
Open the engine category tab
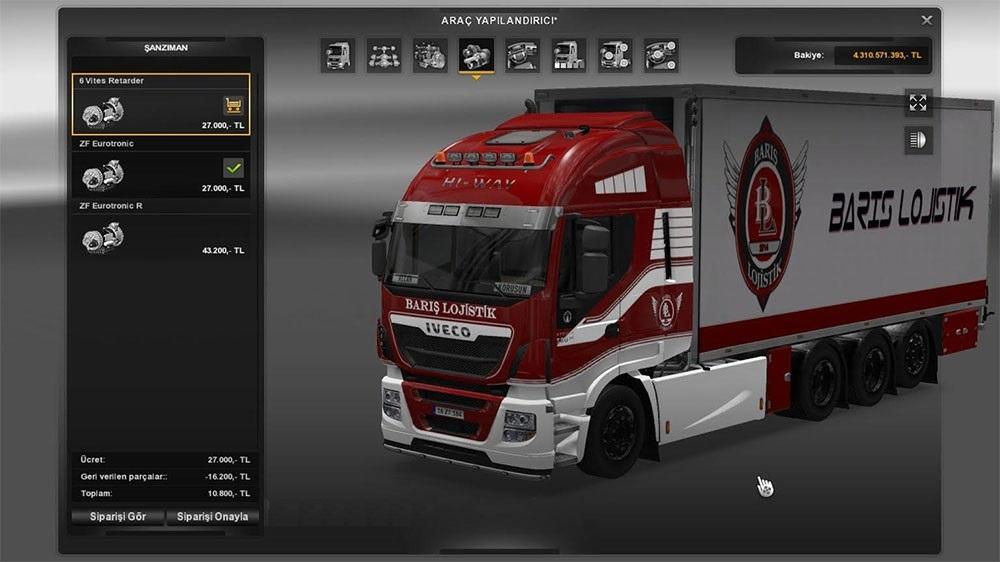click(430, 55)
